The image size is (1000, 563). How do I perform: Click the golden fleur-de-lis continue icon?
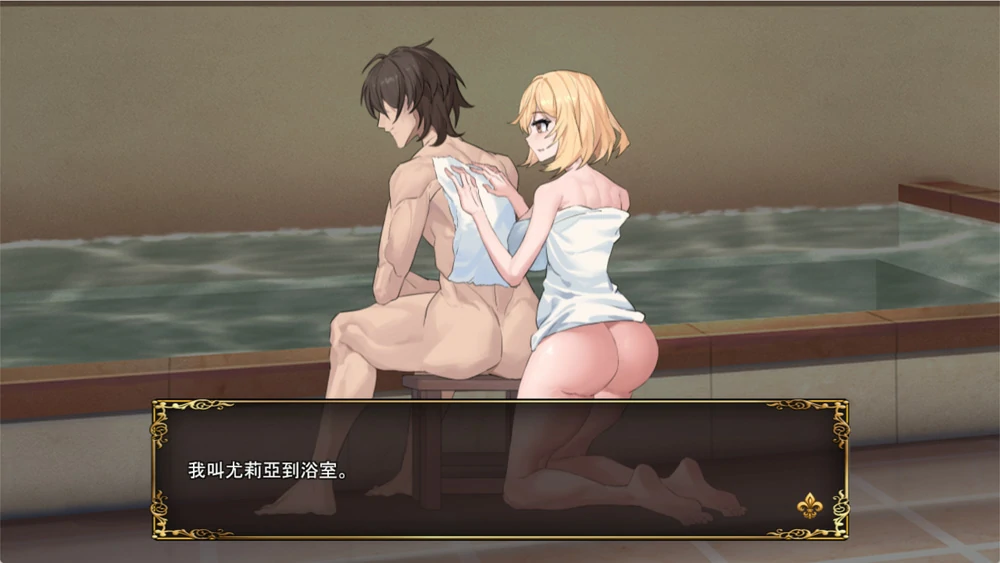pos(809,506)
